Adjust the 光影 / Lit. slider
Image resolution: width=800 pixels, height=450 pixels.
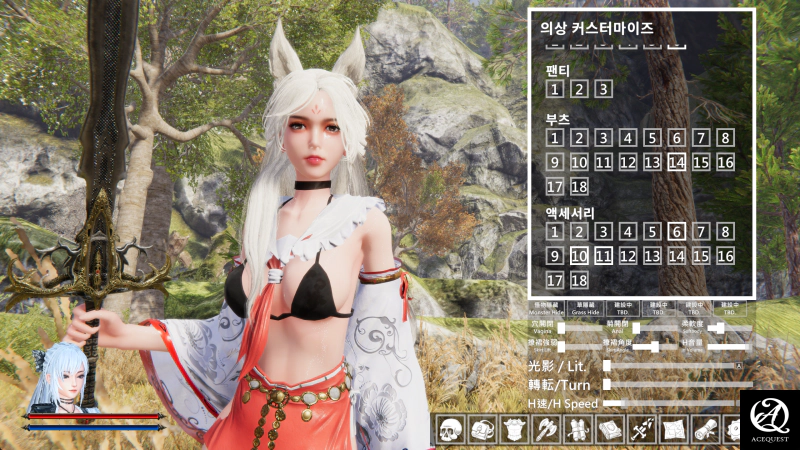click(x=672, y=367)
